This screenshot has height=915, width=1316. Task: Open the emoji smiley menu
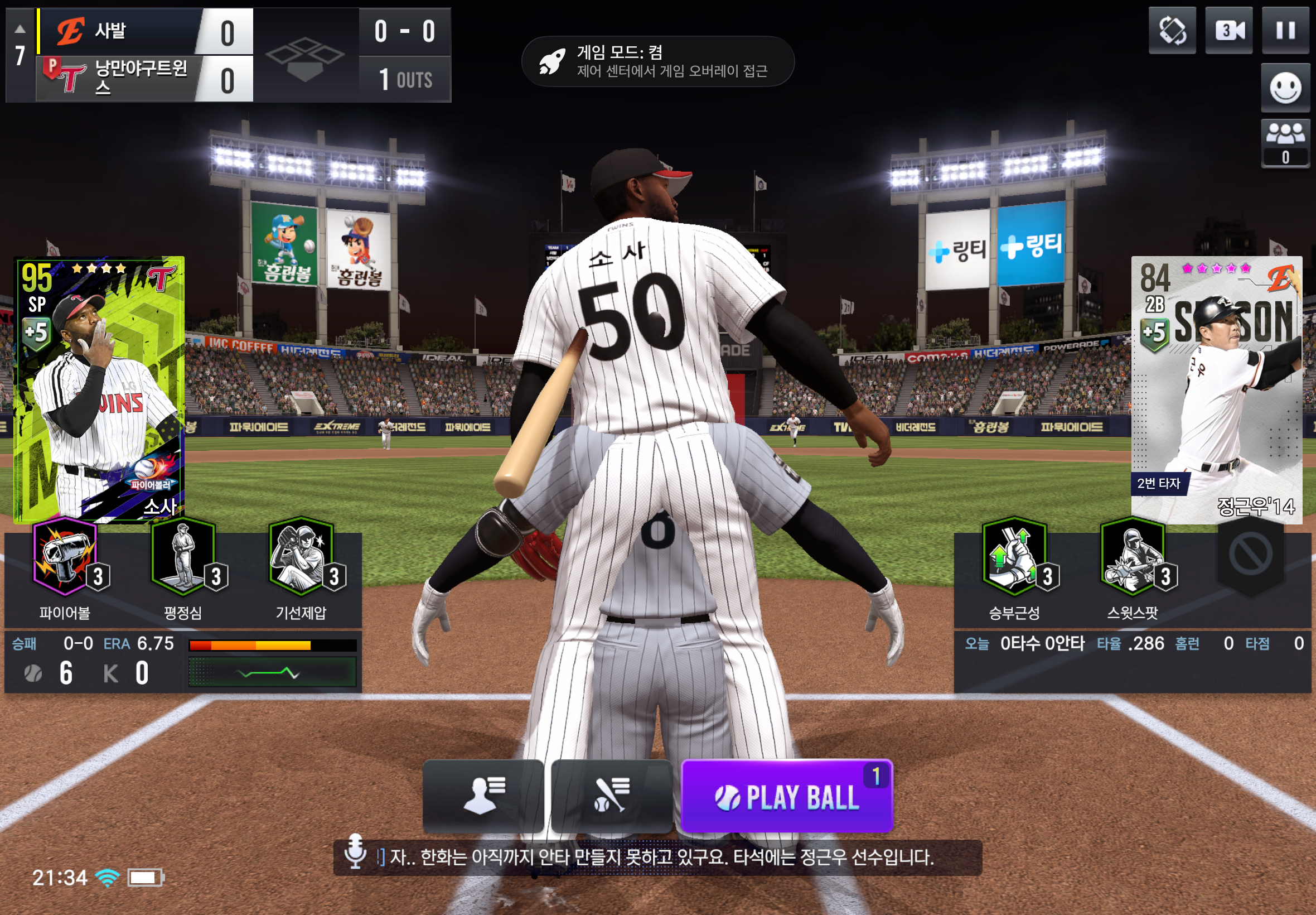1285,88
